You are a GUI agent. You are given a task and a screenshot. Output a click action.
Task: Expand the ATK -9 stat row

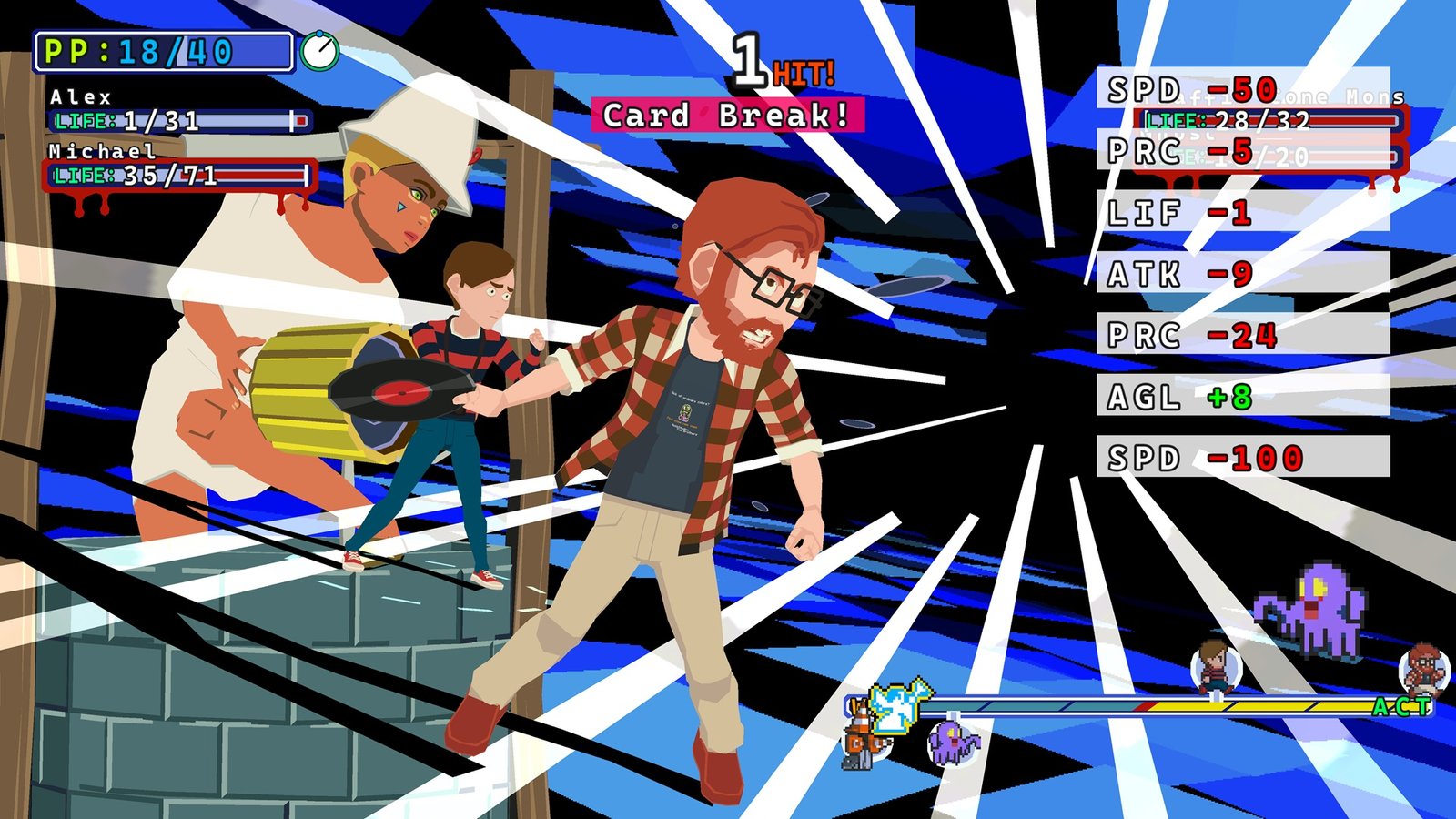click(x=1185, y=273)
